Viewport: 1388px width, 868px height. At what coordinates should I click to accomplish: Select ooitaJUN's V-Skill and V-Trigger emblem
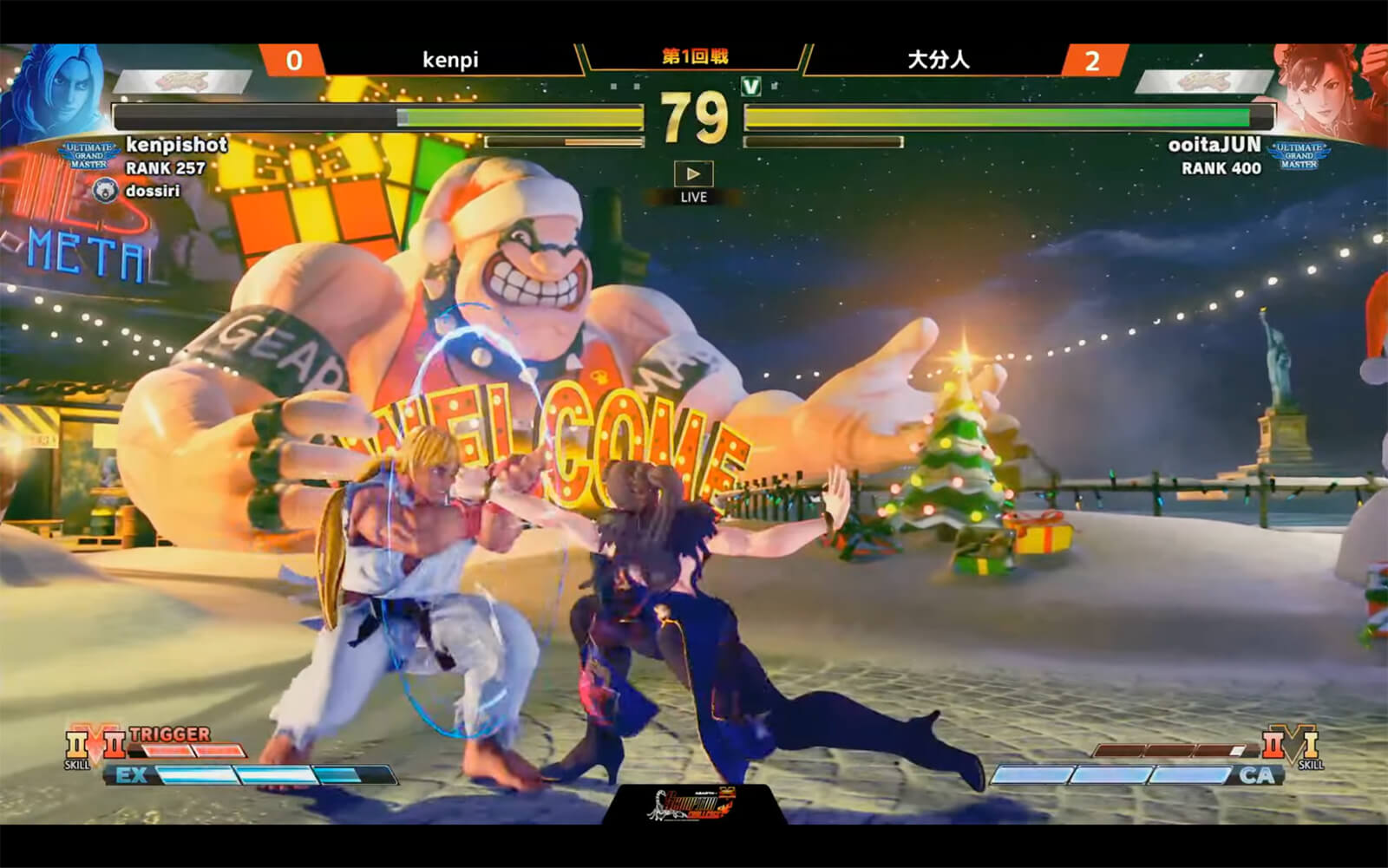point(1290,744)
